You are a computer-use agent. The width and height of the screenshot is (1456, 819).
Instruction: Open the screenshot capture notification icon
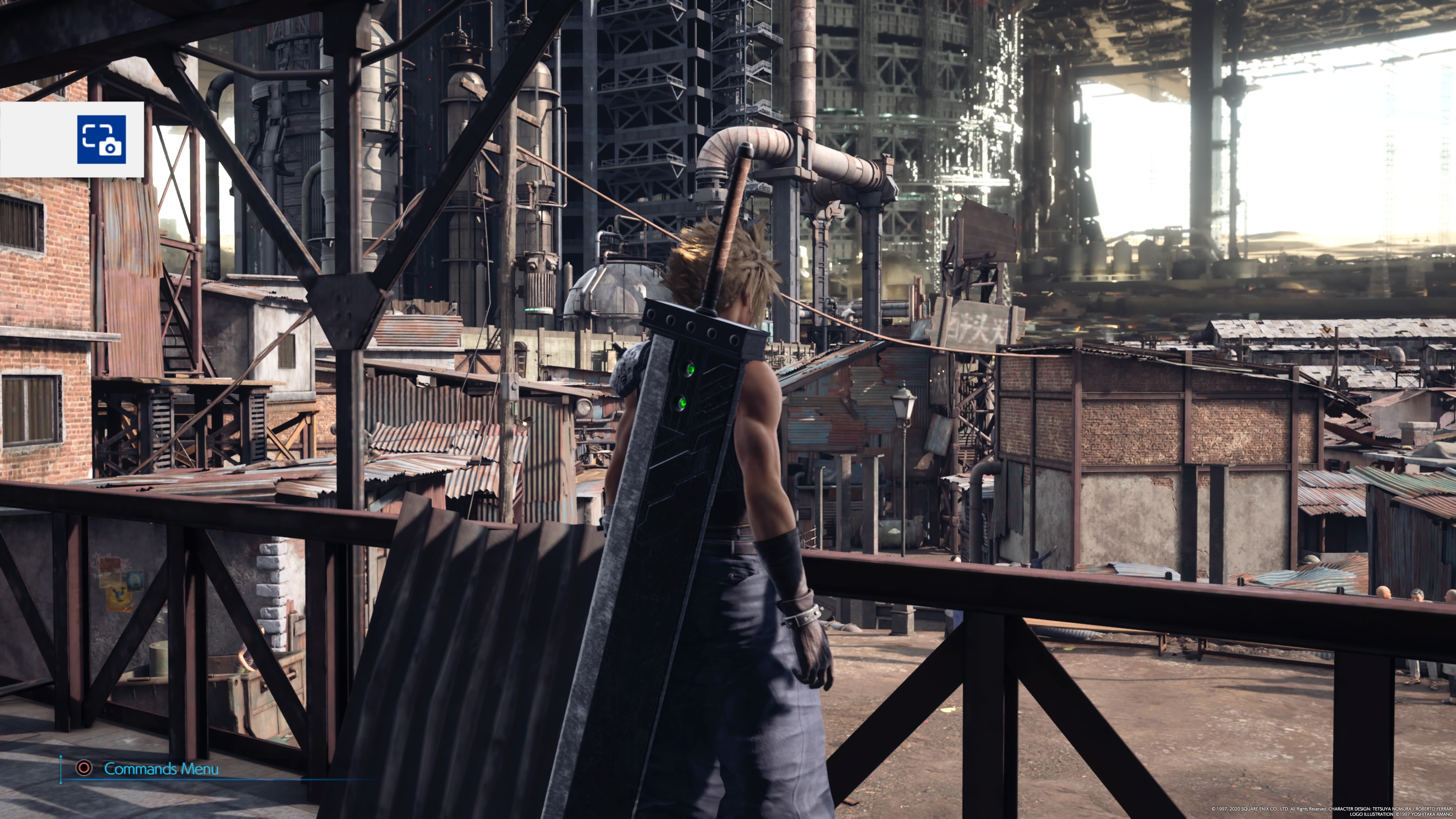click(x=101, y=139)
